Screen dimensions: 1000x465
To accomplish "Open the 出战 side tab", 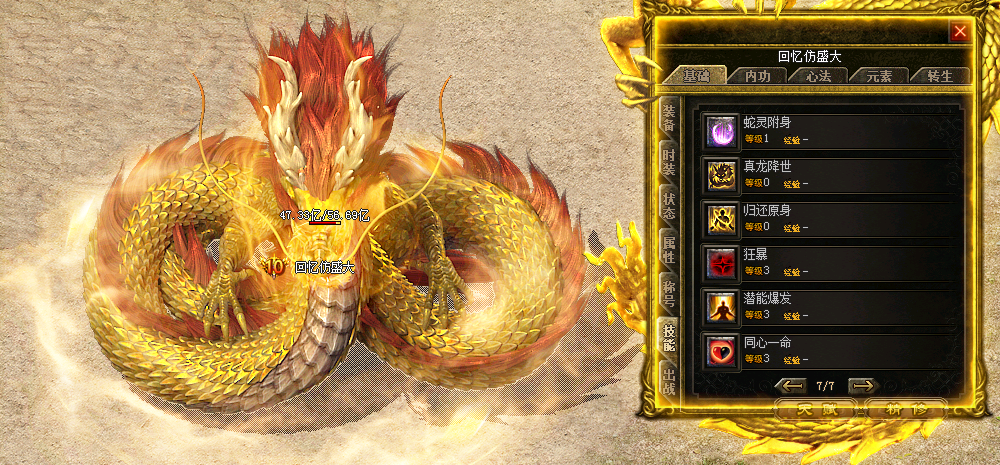I will pos(668,381).
